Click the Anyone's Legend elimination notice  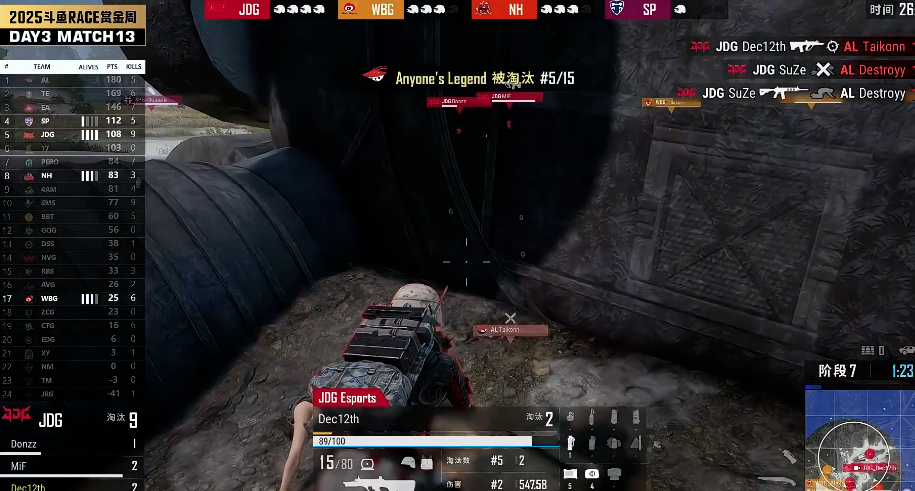coord(470,78)
